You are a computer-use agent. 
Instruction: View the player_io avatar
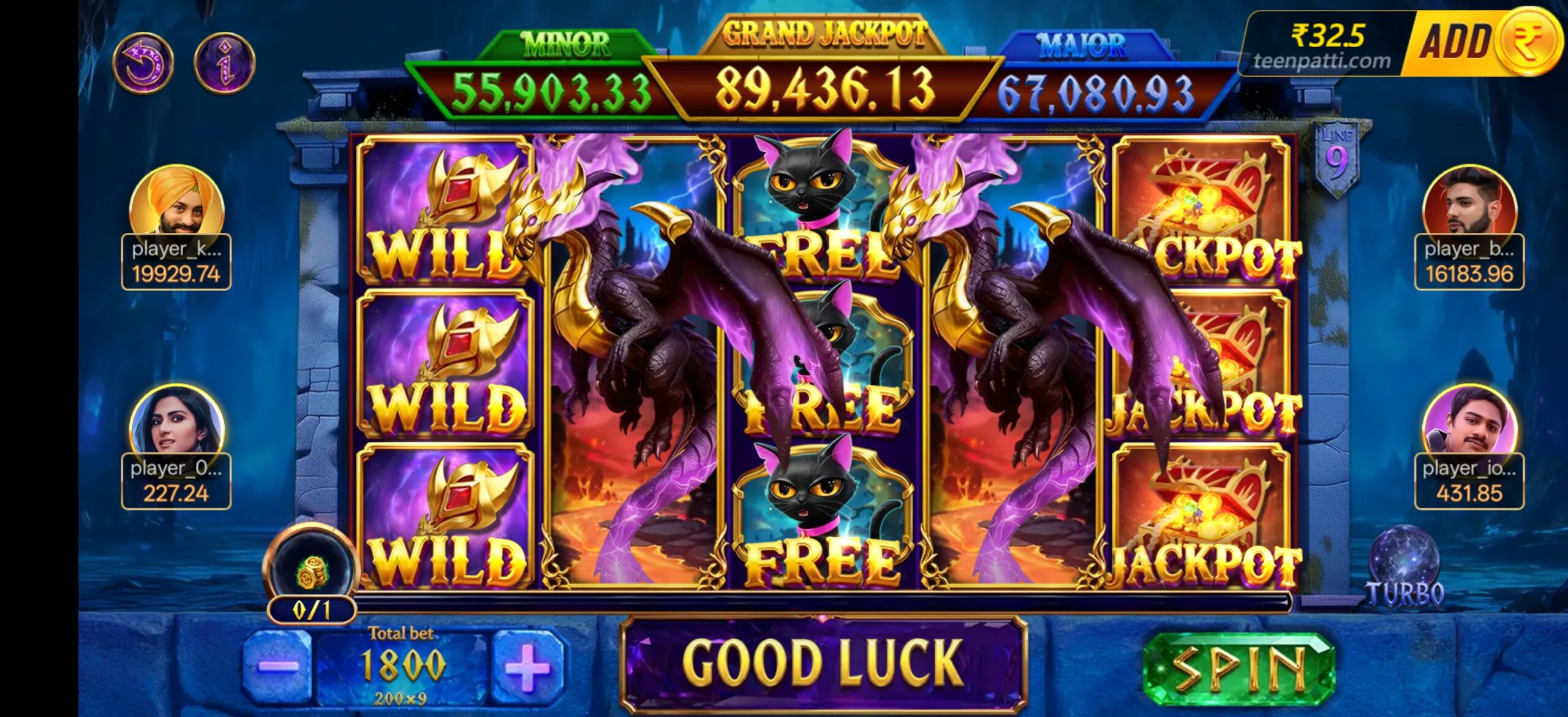pos(1469,424)
